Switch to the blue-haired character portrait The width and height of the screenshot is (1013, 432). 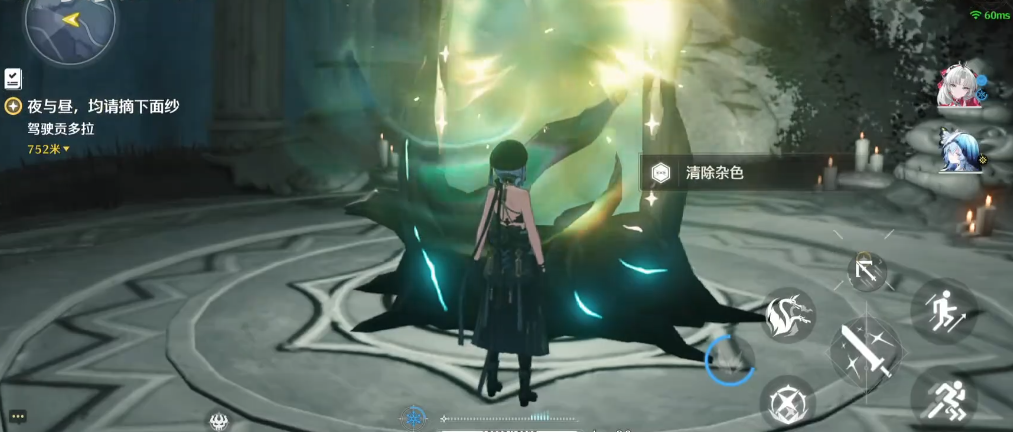pyautogui.click(x=958, y=152)
